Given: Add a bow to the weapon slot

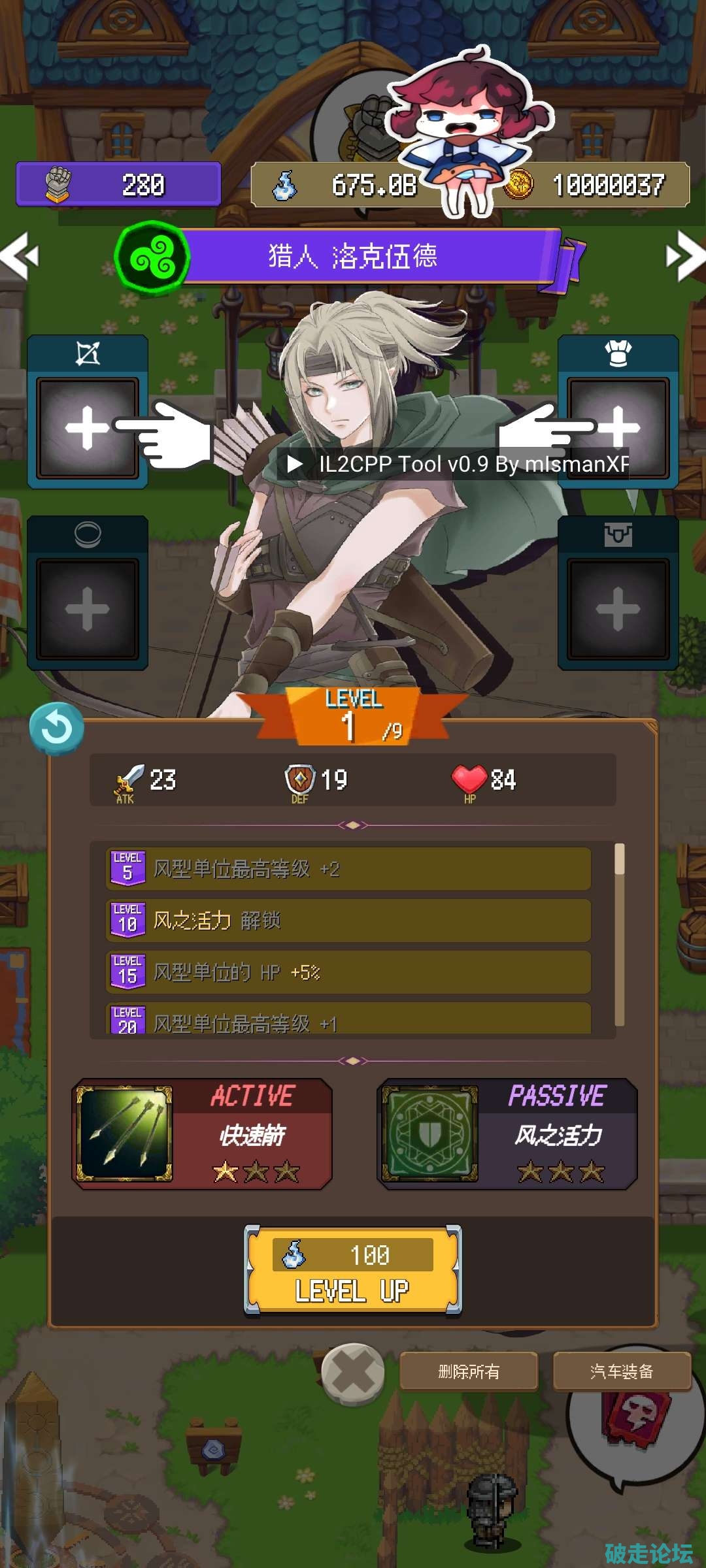Looking at the screenshot, I should tap(88, 427).
